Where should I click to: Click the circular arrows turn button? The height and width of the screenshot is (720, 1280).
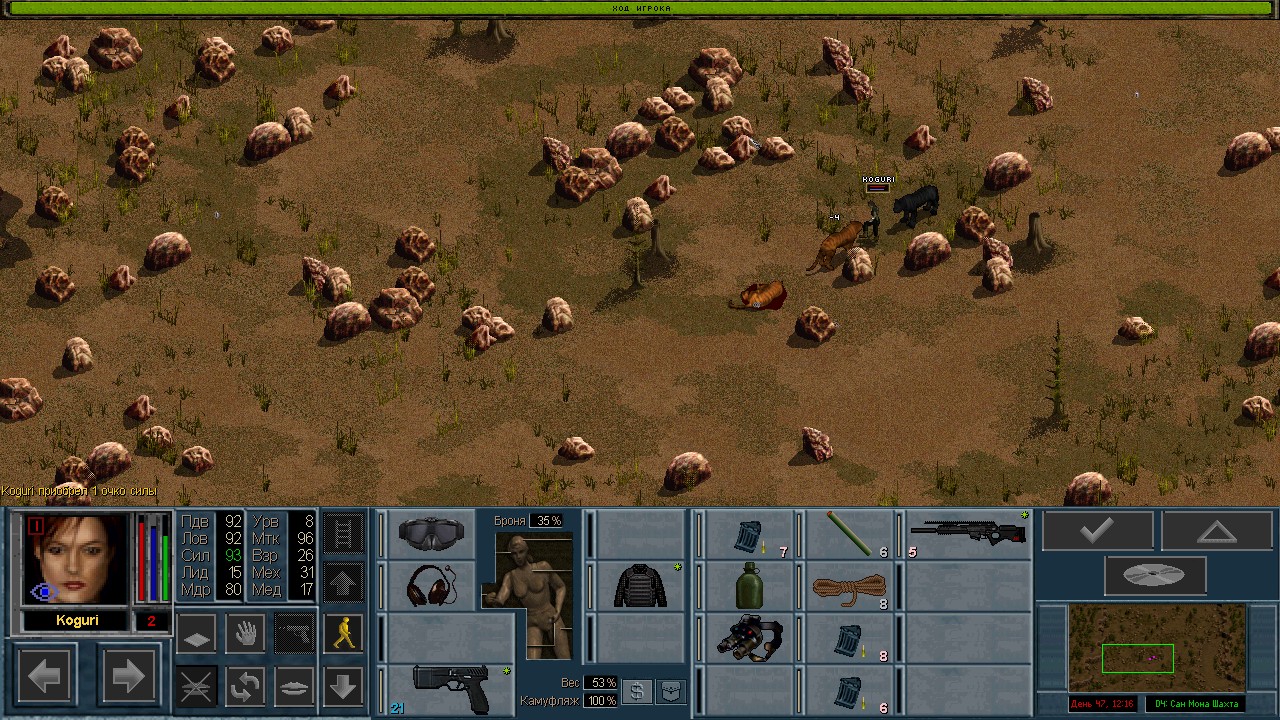click(245, 686)
